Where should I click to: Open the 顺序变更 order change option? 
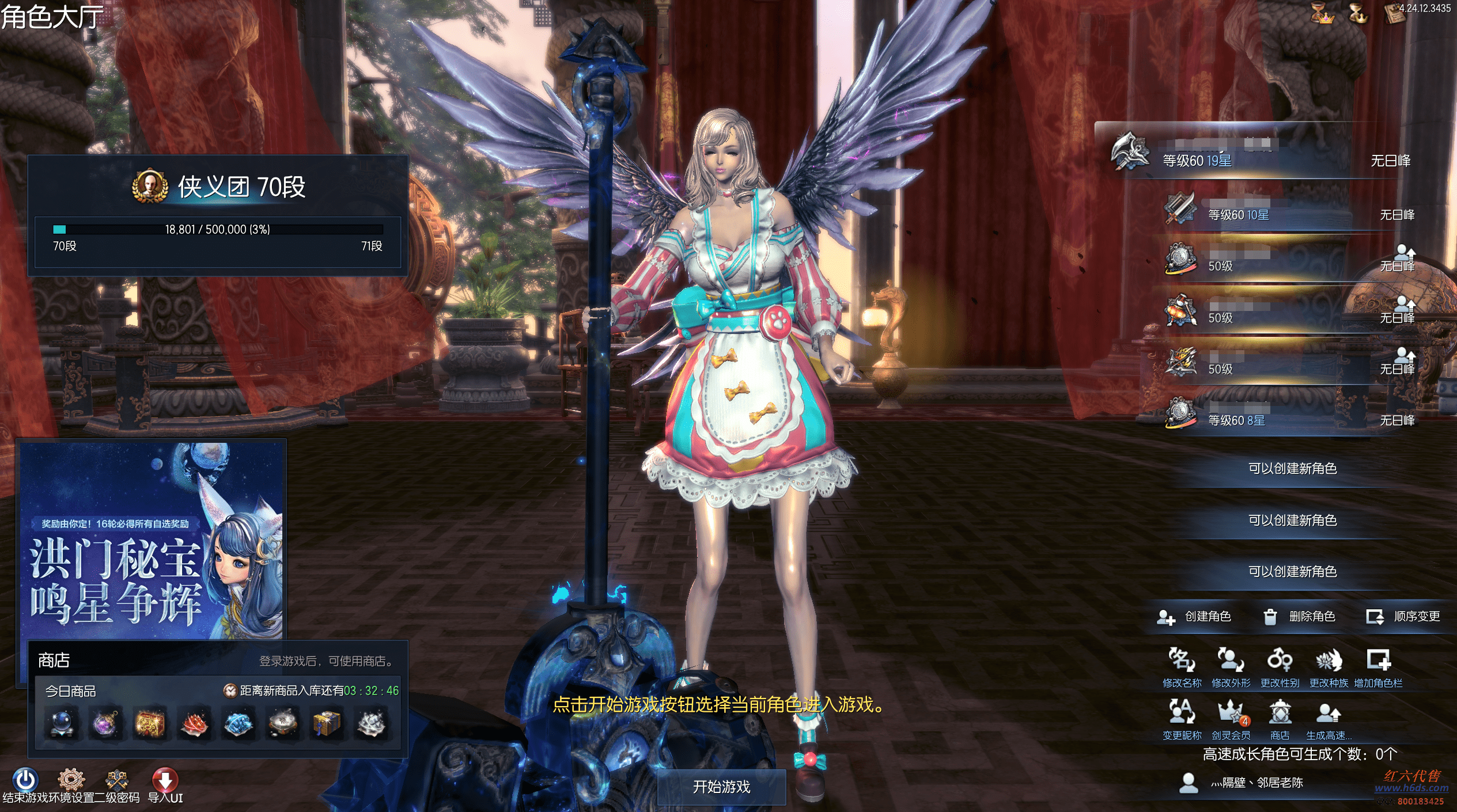tap(1403, 617)
